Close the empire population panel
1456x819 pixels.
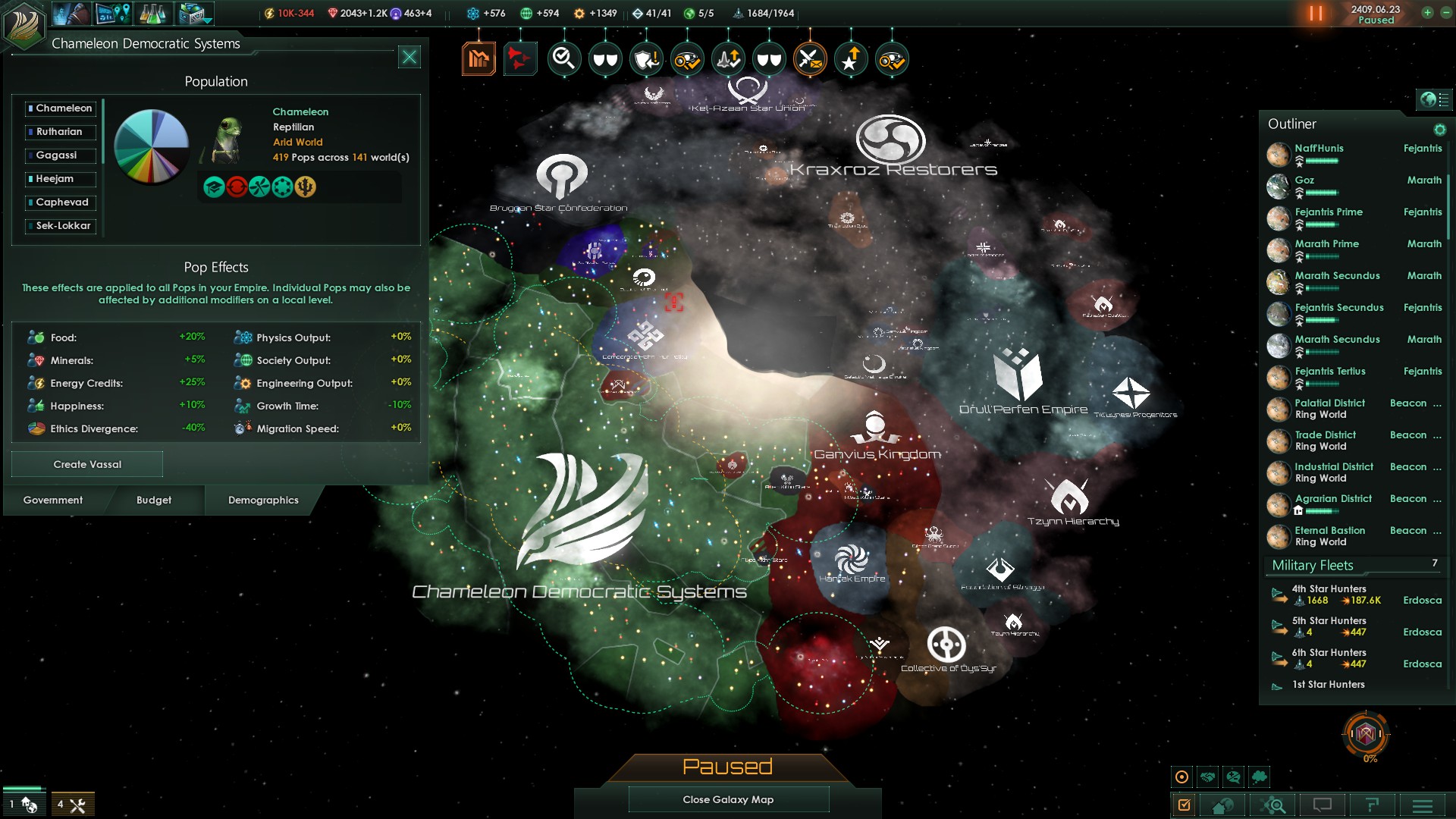(409, 58)
